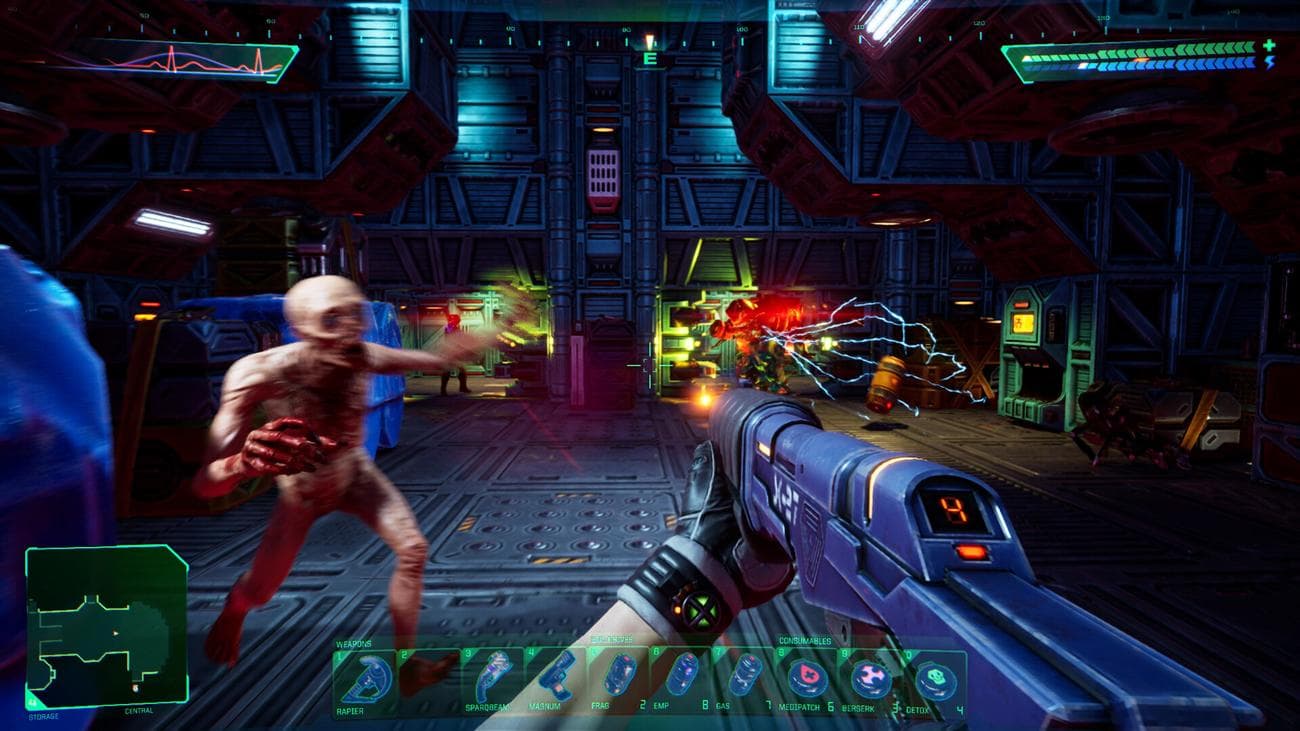The image size is (1300, 731).
Task: Click the player arrow marker on the minimap
Action: [115, 632]
